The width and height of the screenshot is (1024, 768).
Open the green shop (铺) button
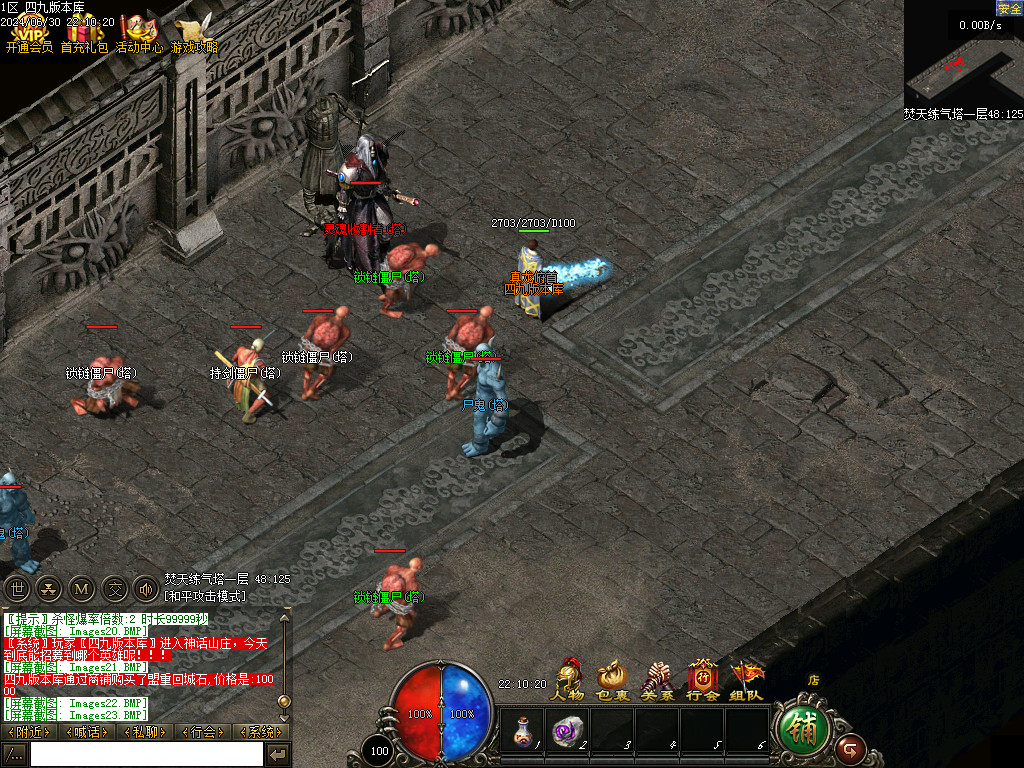(x=802, y=730)
